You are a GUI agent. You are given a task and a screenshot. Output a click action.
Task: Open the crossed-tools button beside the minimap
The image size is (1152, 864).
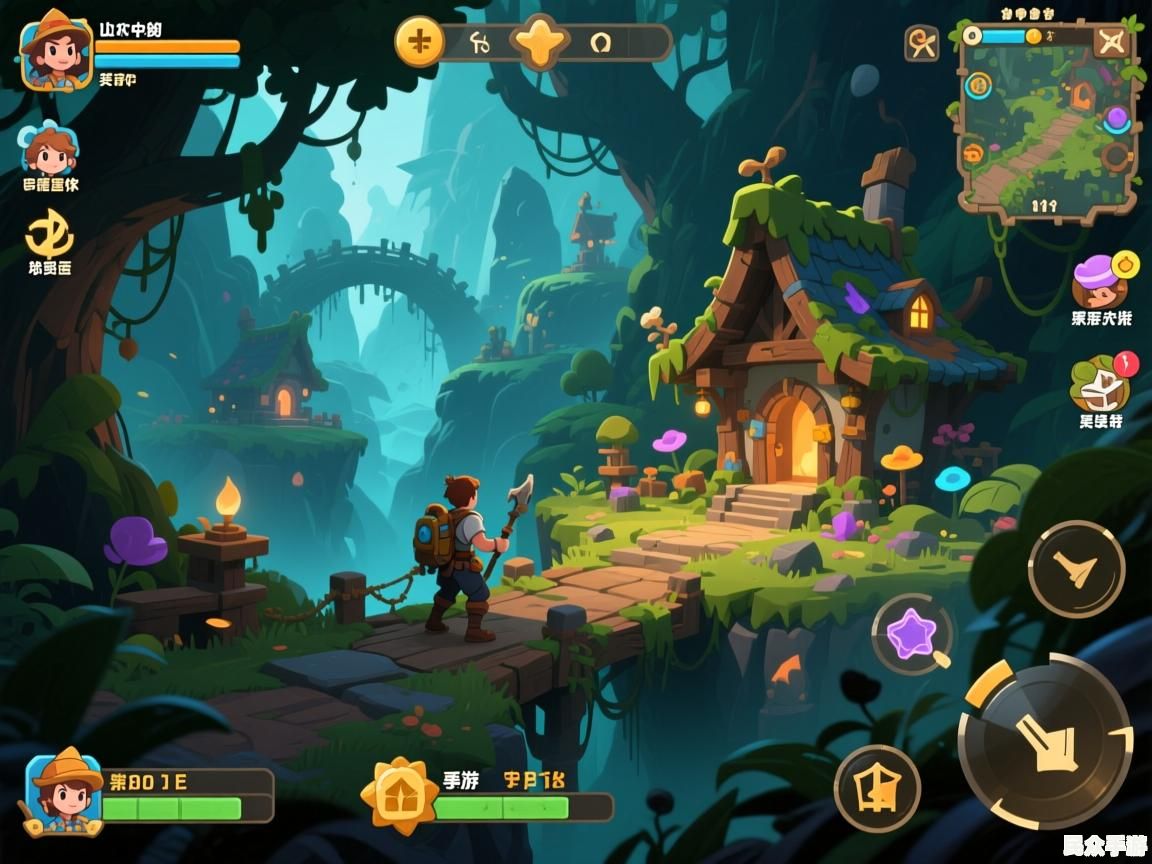(921, 43)
